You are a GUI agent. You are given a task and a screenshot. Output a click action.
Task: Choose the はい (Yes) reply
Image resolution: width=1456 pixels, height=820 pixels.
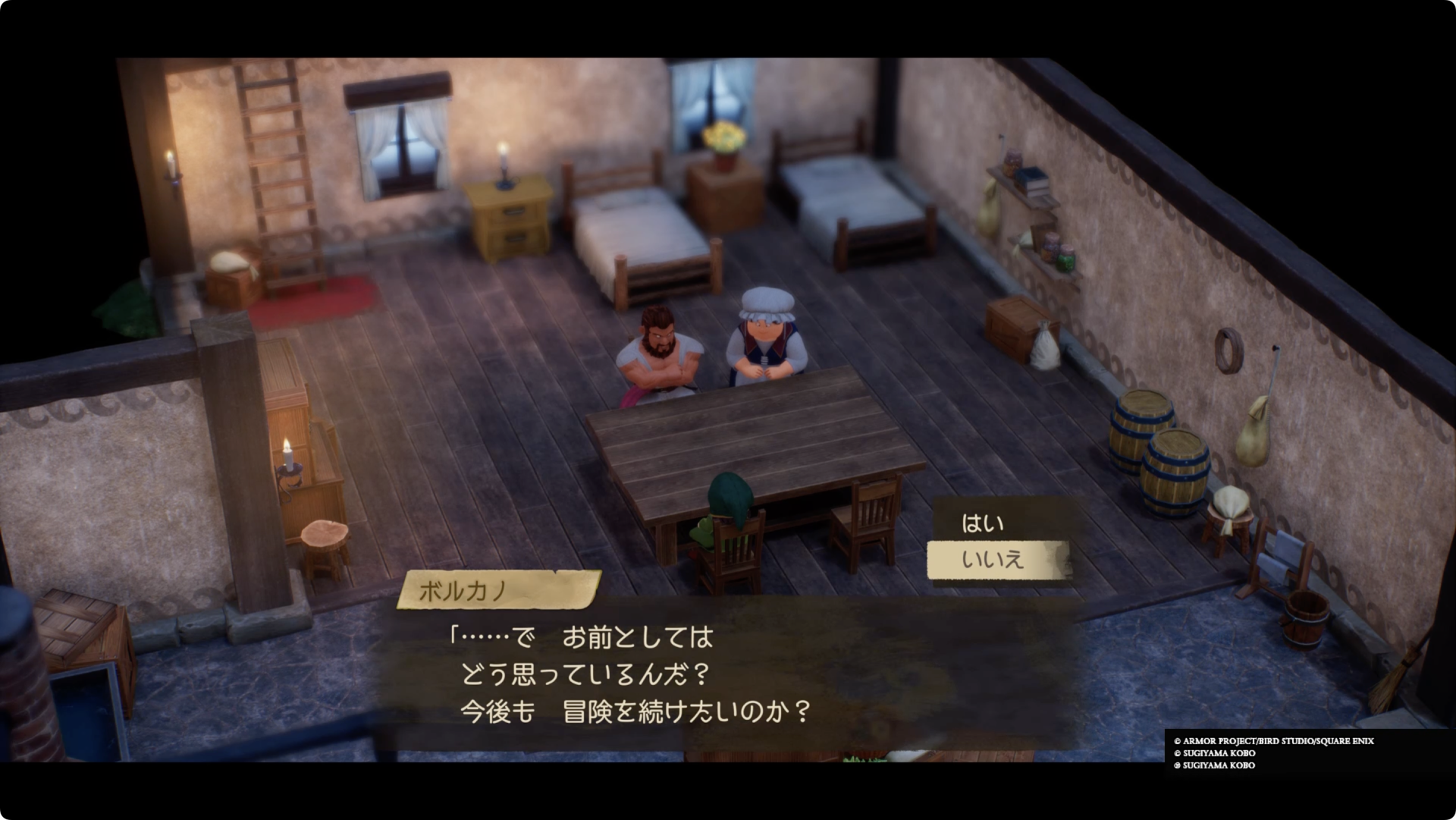coord(983,523)
